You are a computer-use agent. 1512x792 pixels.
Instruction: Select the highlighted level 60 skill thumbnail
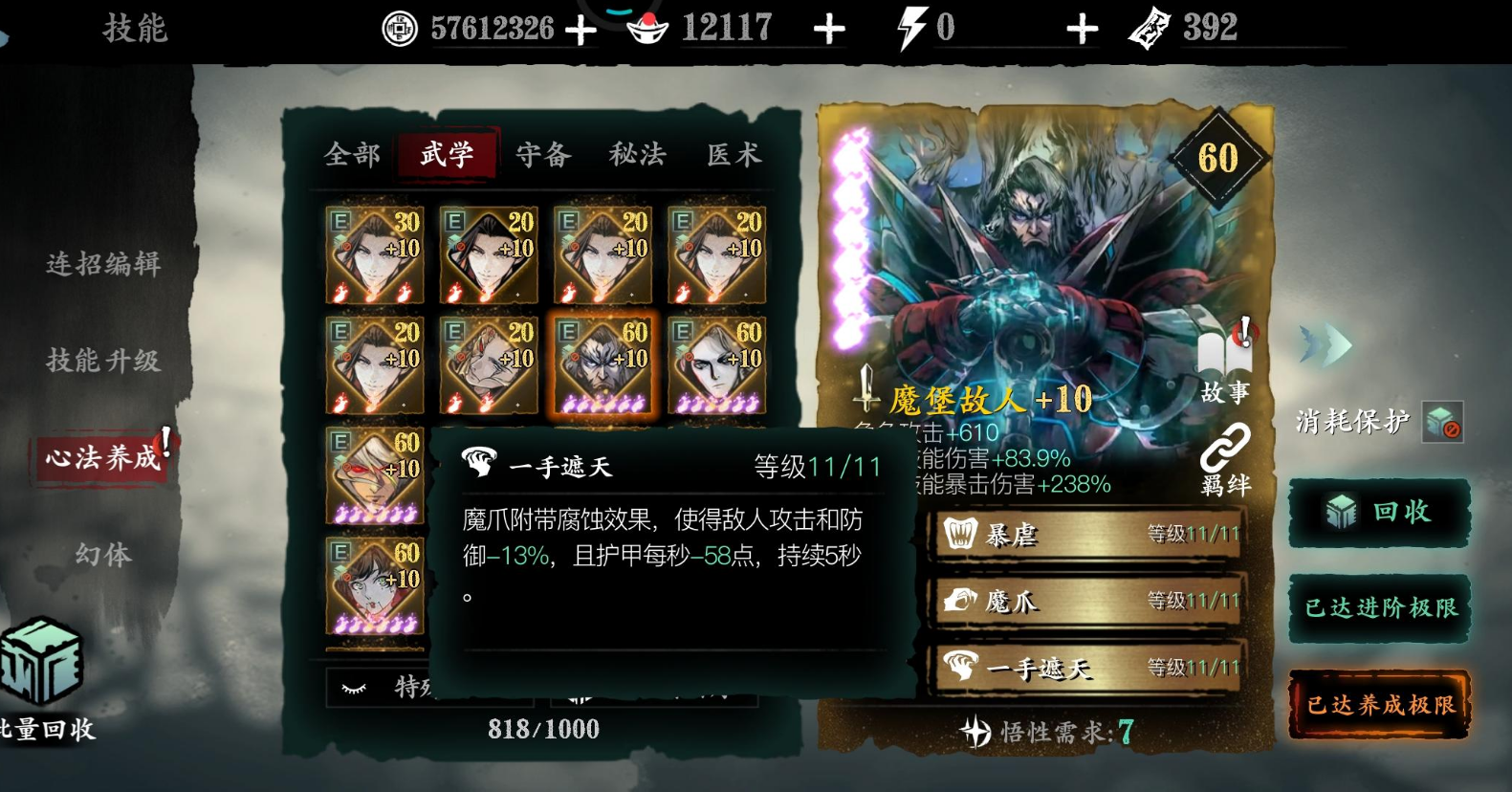coord(603,363)
